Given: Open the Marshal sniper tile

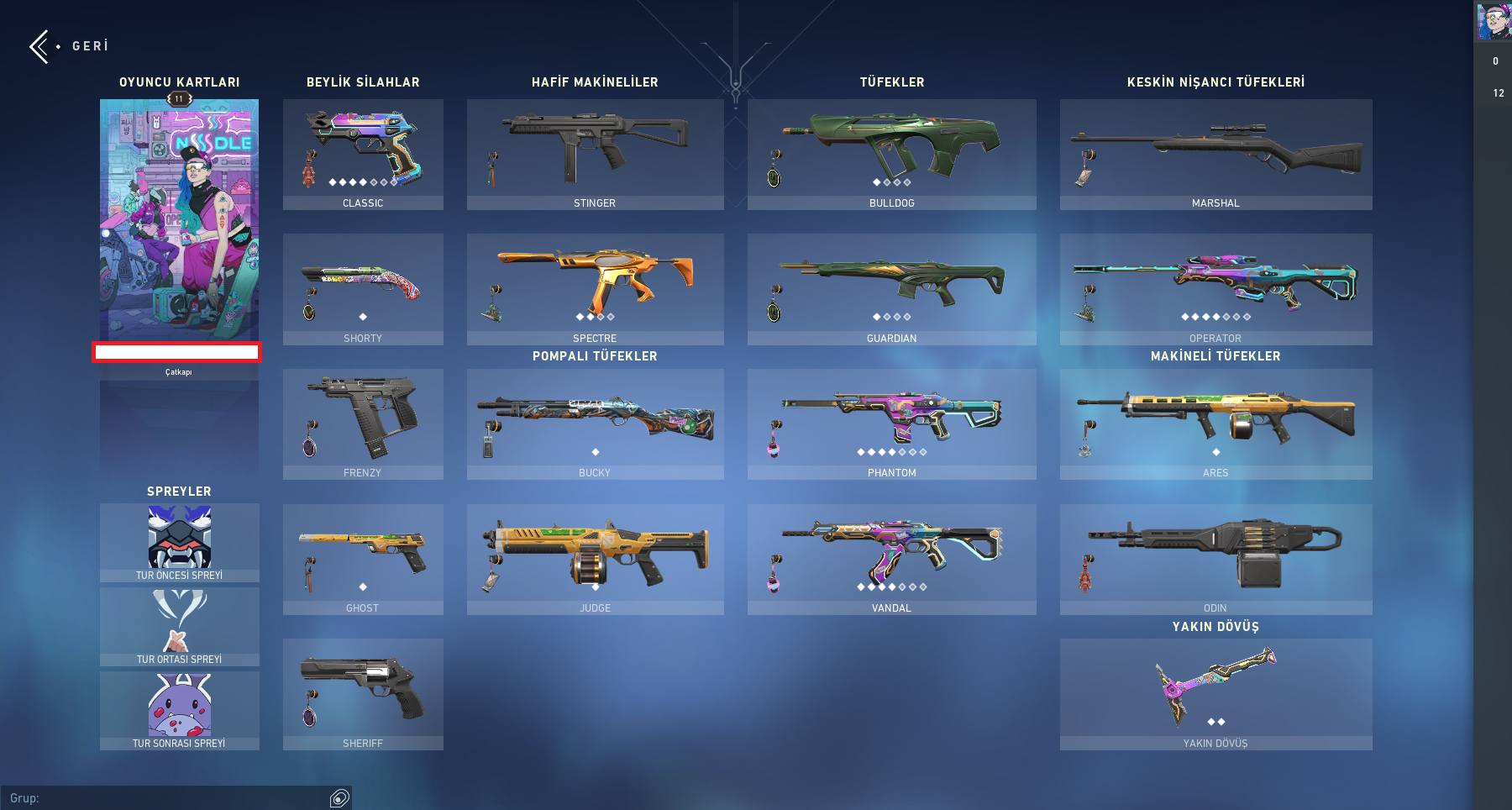Looking at the screenshot, I should (x=1215, y=154).
